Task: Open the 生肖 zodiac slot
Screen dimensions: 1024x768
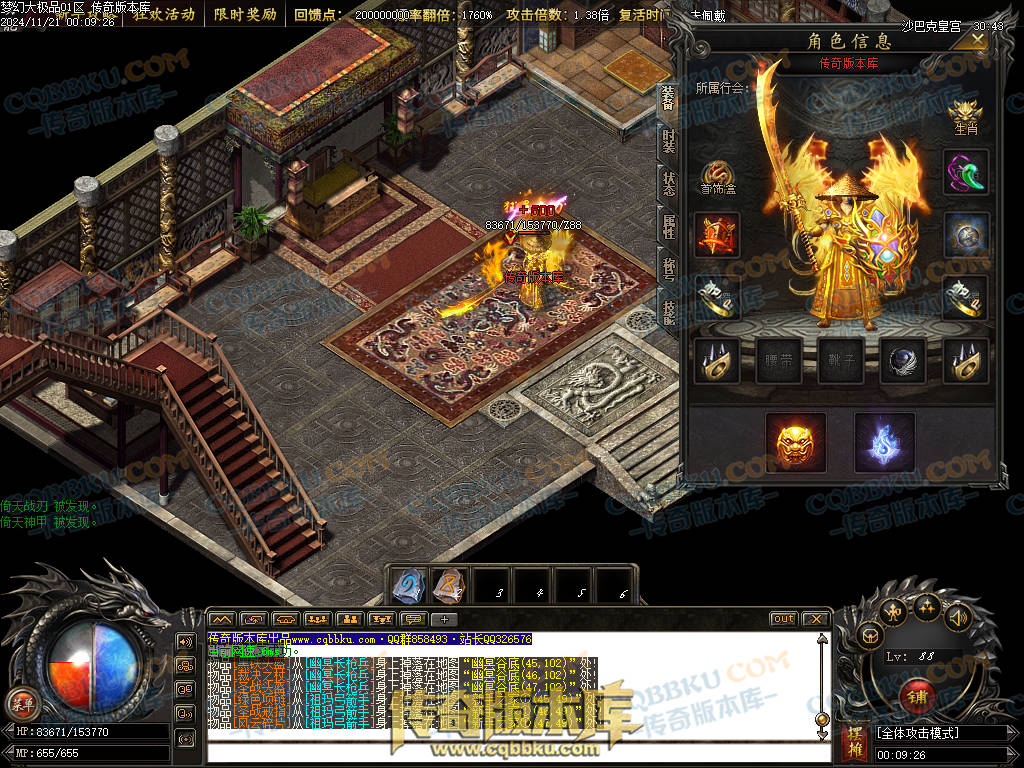Action: click(965, 115)
